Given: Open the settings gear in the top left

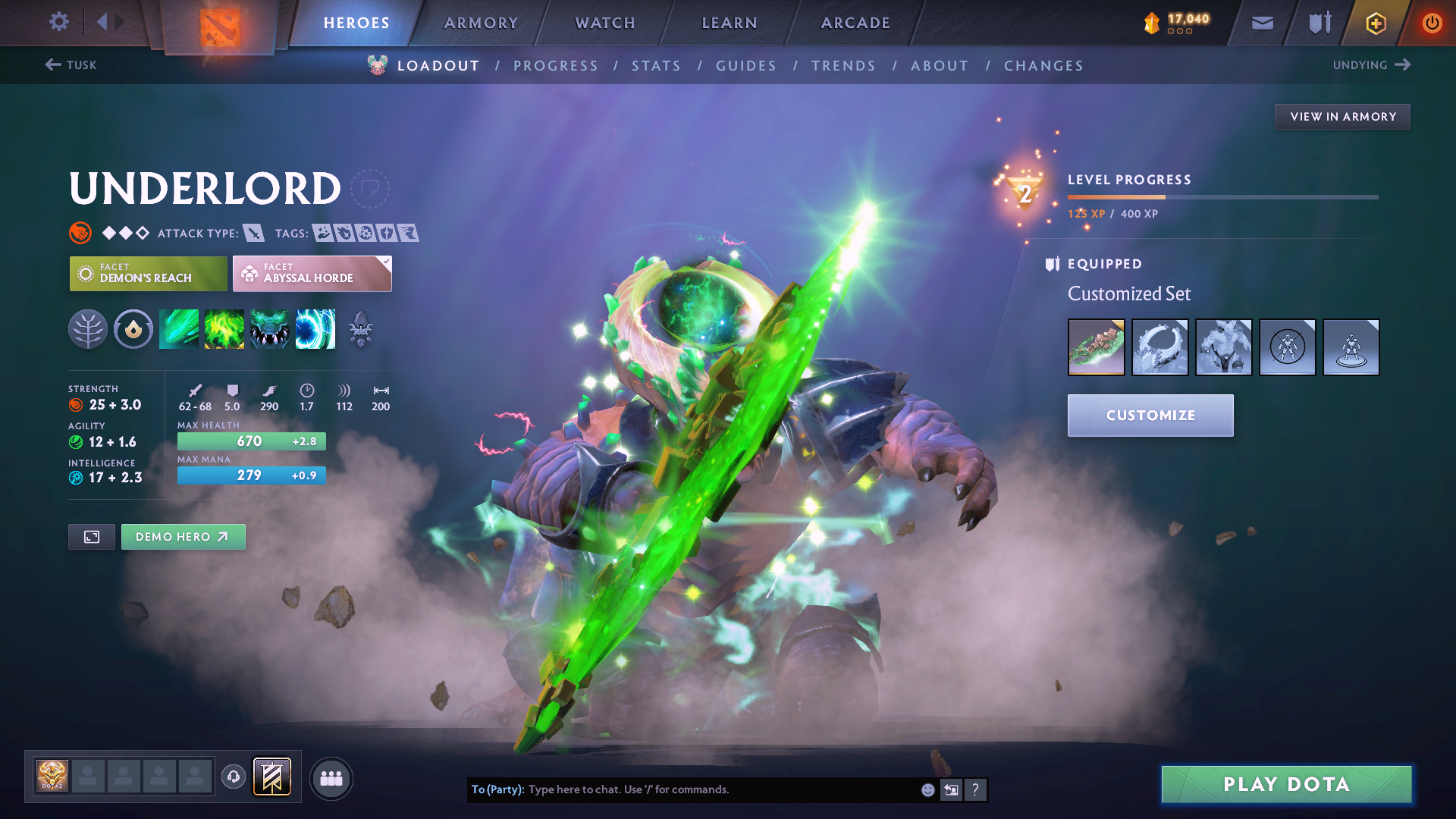Looking at the screenshot, I should pos(58,22).
